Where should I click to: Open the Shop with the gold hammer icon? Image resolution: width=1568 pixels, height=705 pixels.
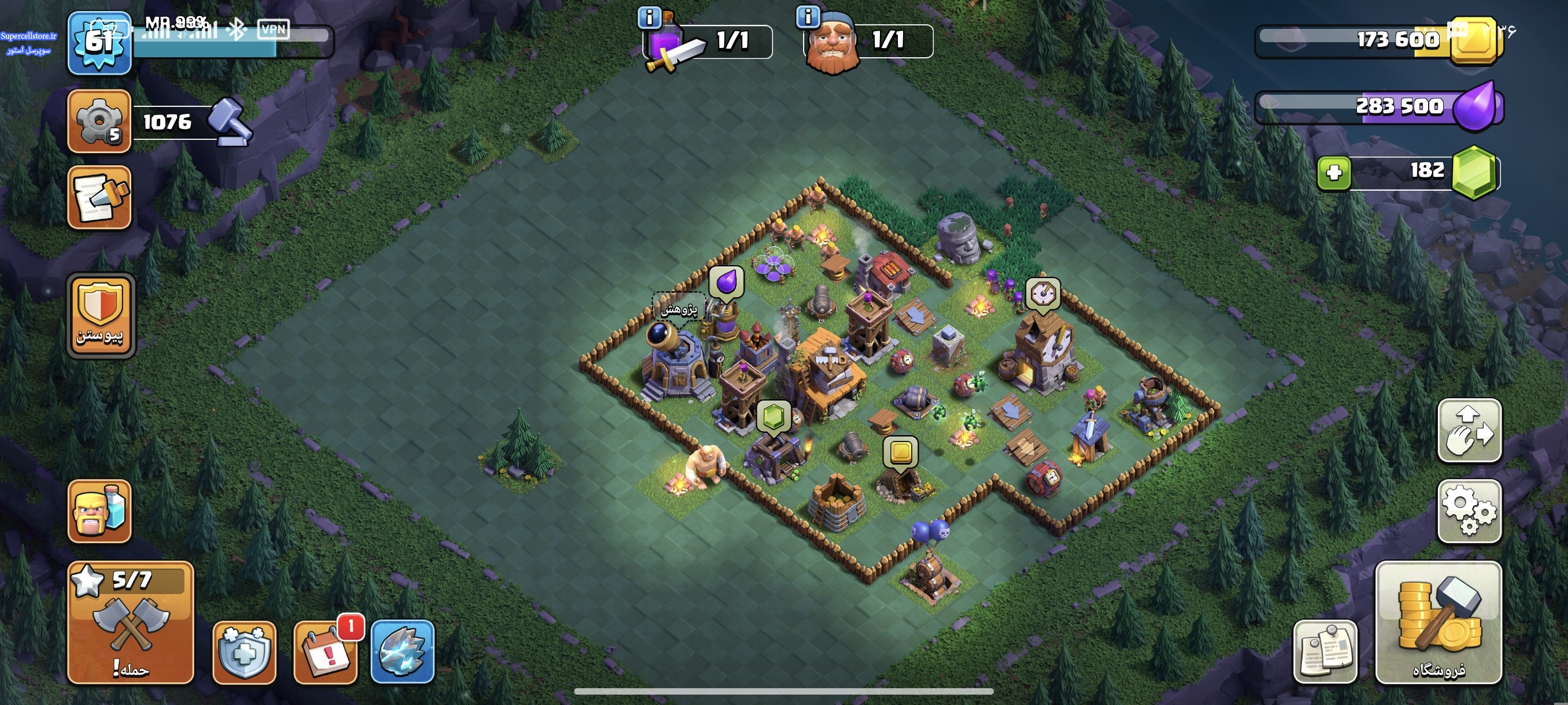[1438, 622]
